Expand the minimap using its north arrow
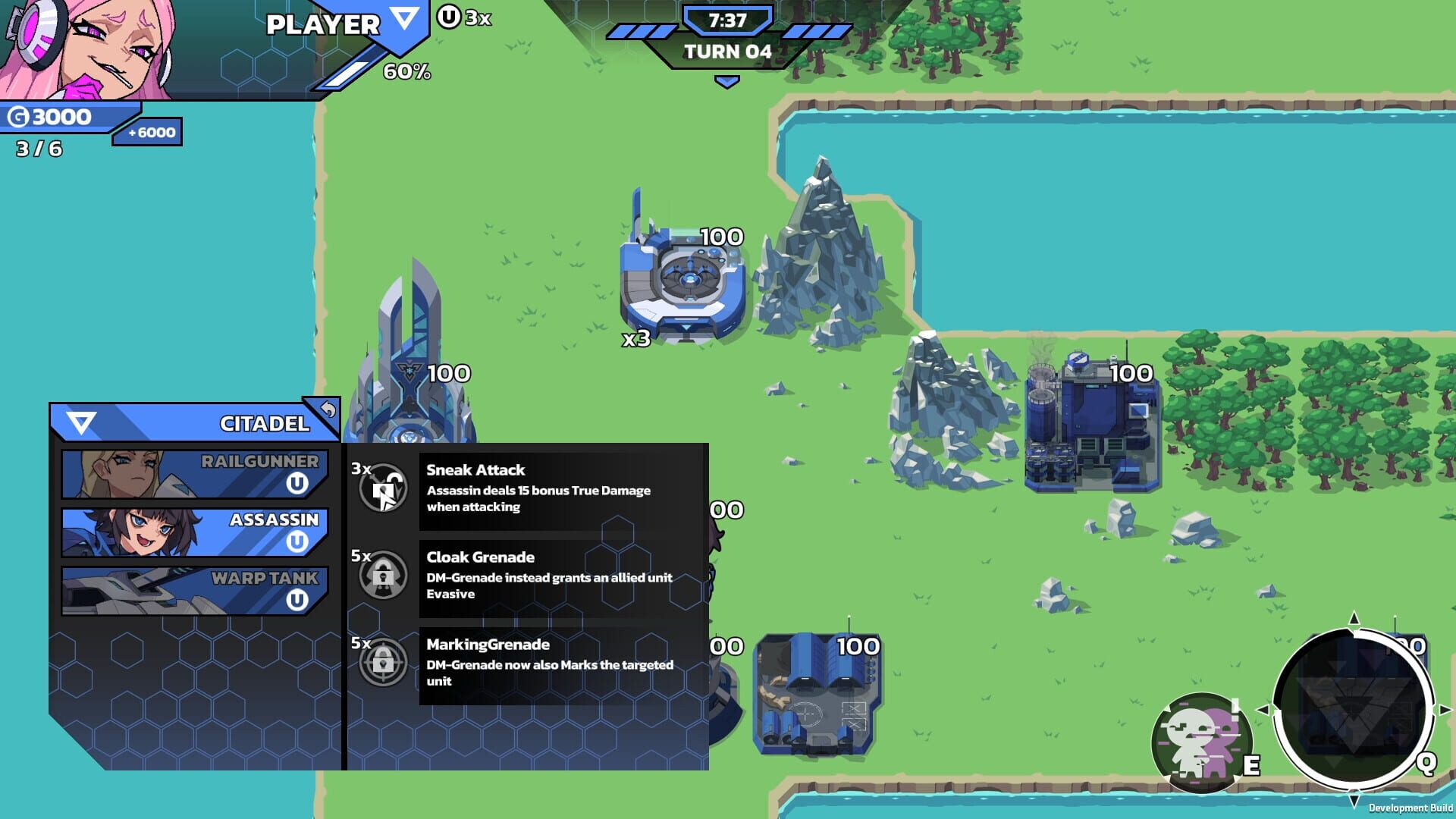Screen dimensions: 1456x819 [x=1356, y=620]
